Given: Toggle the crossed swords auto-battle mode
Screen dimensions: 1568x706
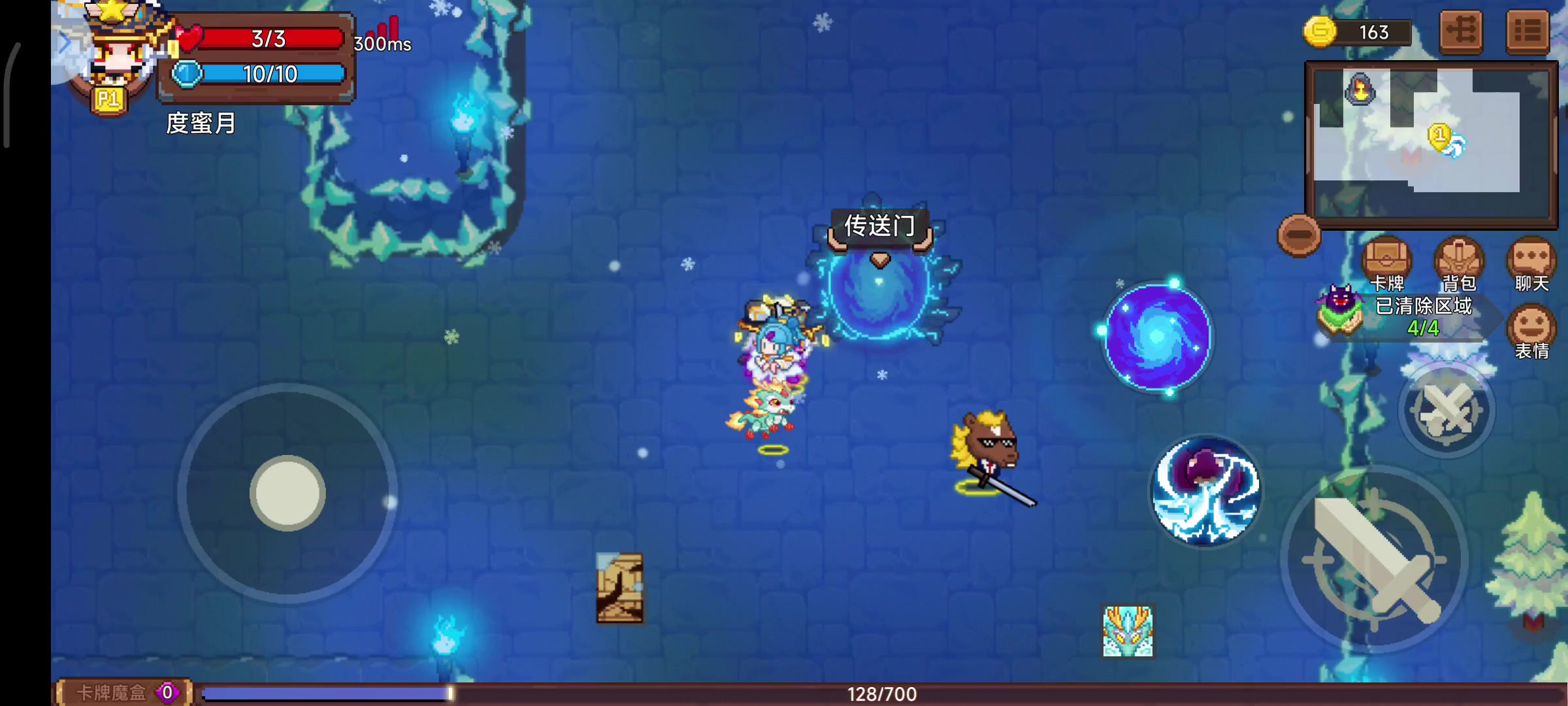Looking at the screenshot, I should point(1447,409).
